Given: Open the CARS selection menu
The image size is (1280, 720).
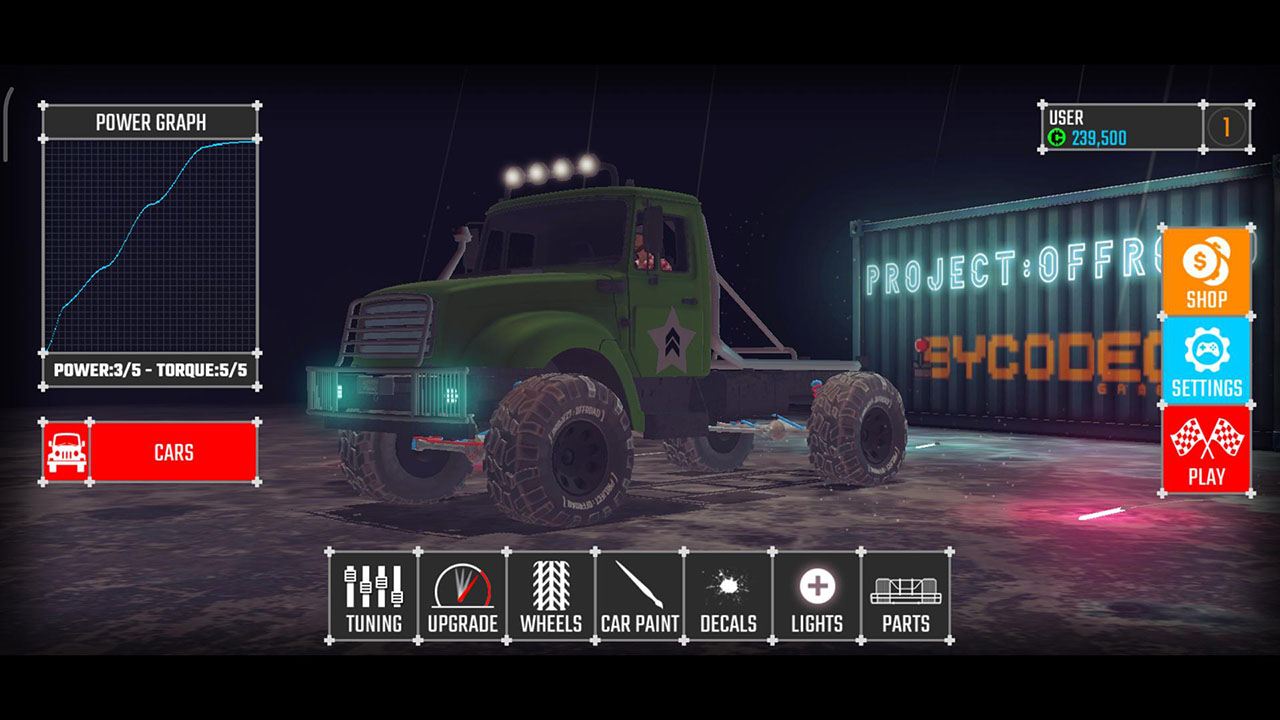Looking at the screenshot, I should point(175,451).
